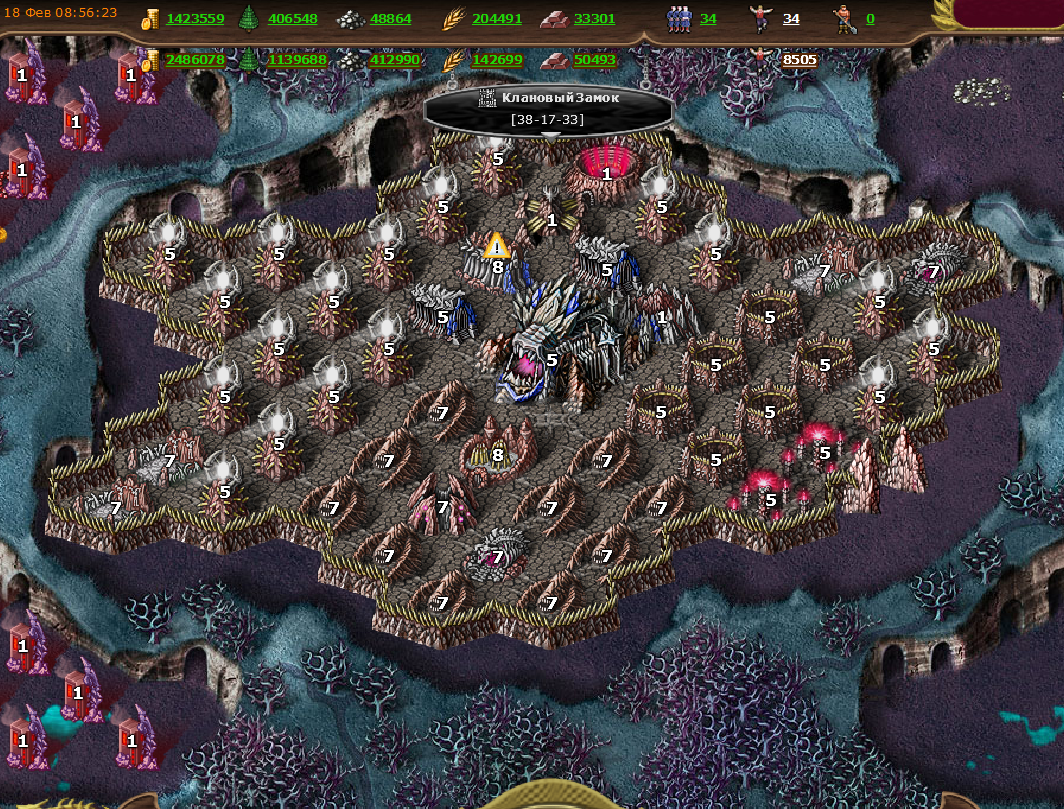Click the armed worker count link showing 0
The image size is (1064, 809).
(870, 19)
